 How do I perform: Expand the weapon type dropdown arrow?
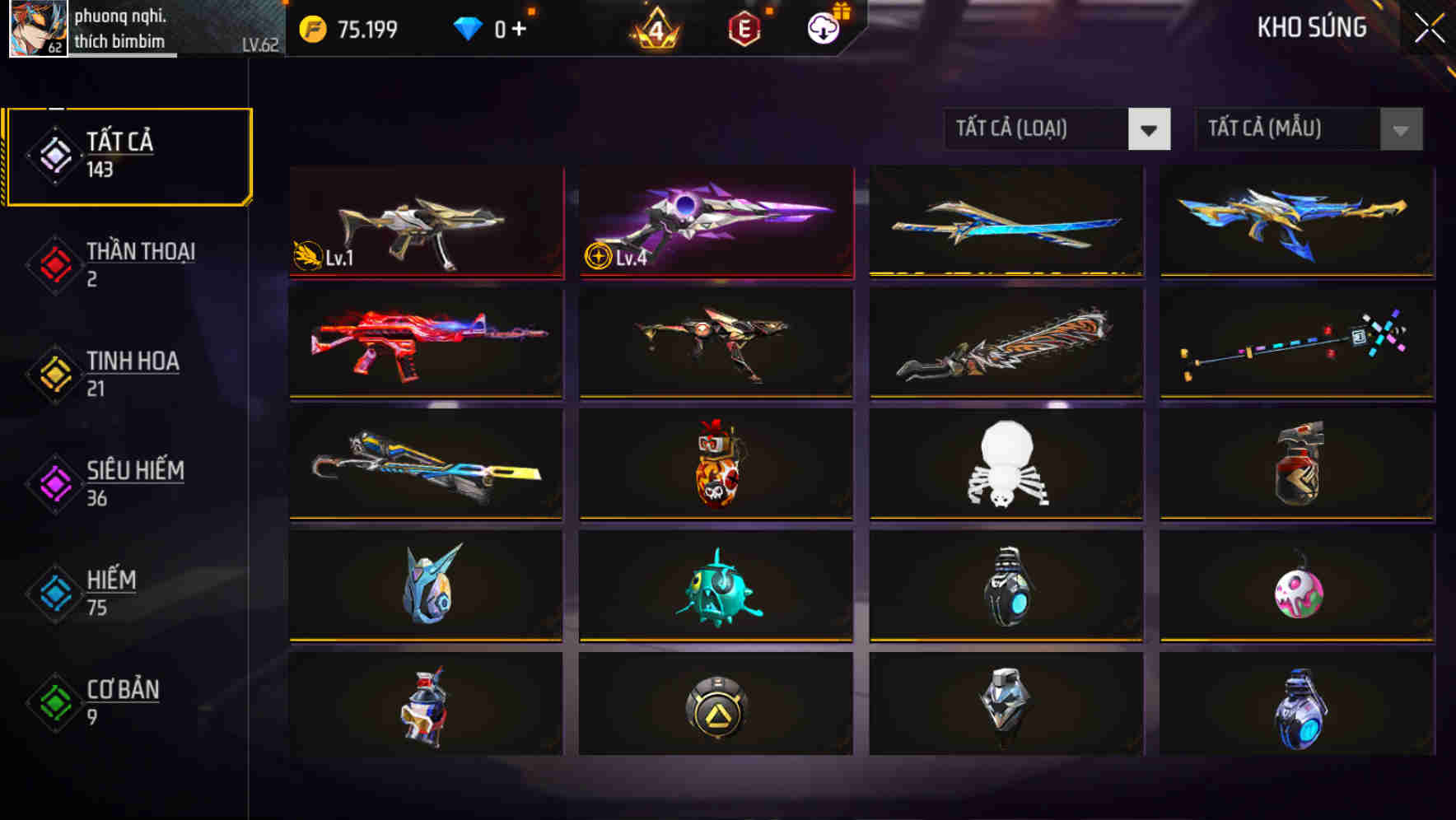[1150, 130]
